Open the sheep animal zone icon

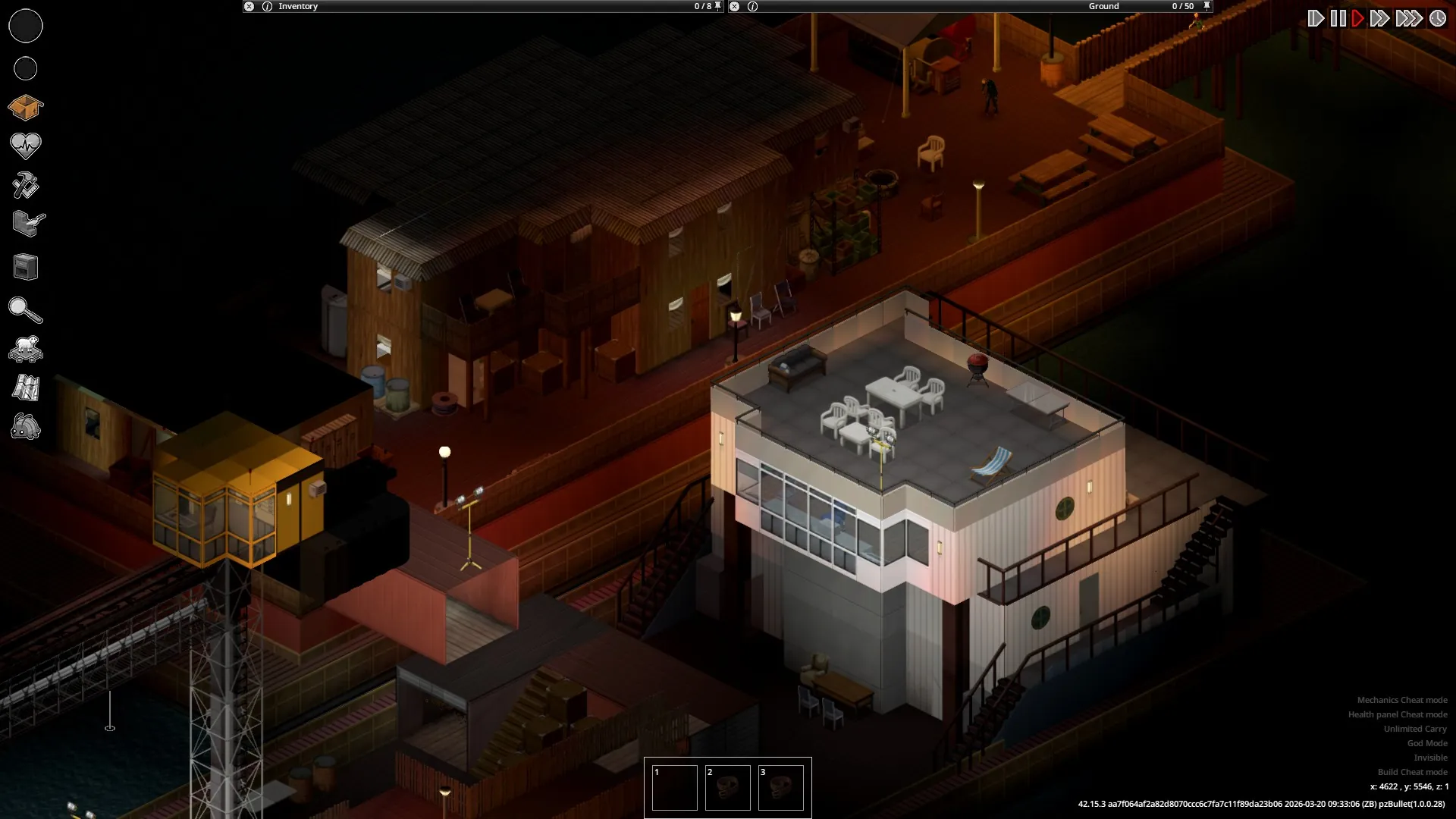(x=26, y=349)
